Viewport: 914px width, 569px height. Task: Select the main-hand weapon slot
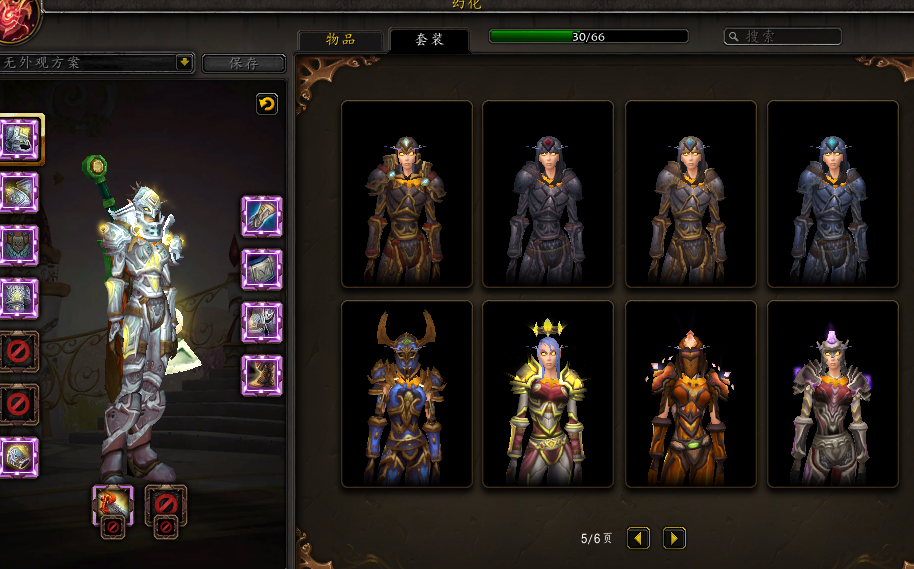click(x=113, y=502)
